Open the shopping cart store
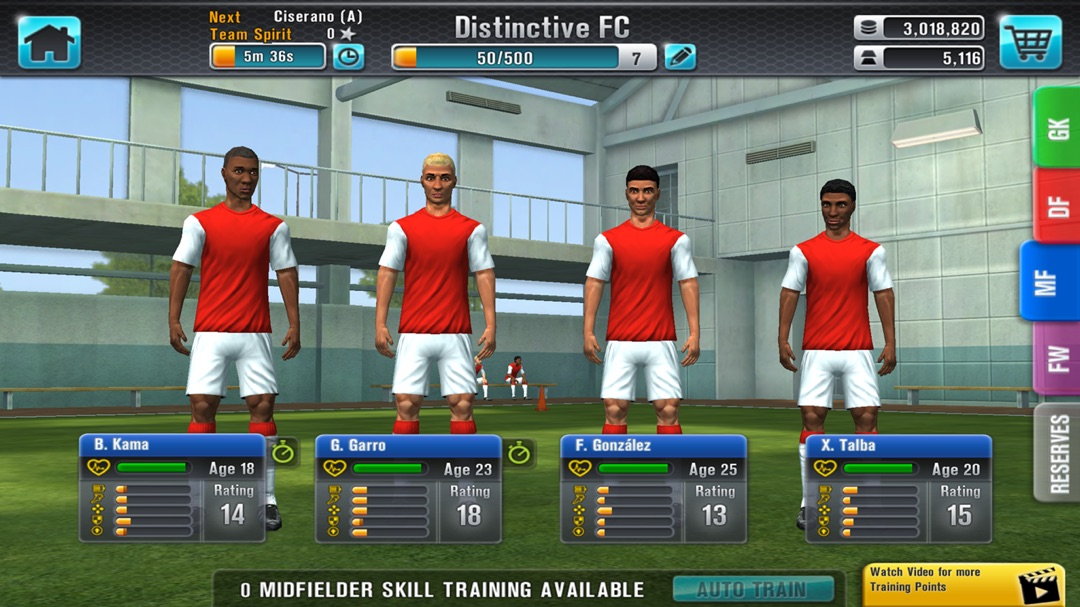1080x607 pixels. pos(1030,42)
